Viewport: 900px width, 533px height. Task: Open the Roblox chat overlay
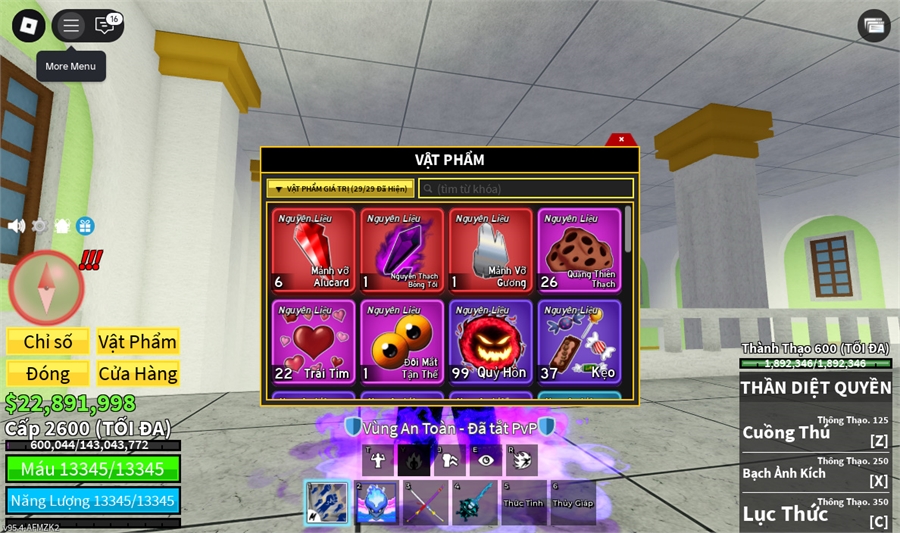[x=104, y=26]
